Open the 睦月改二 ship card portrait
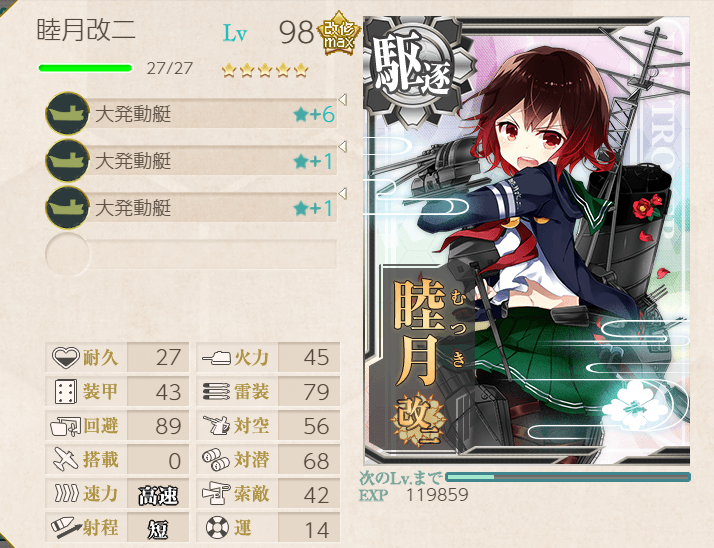 click(527, 240)
